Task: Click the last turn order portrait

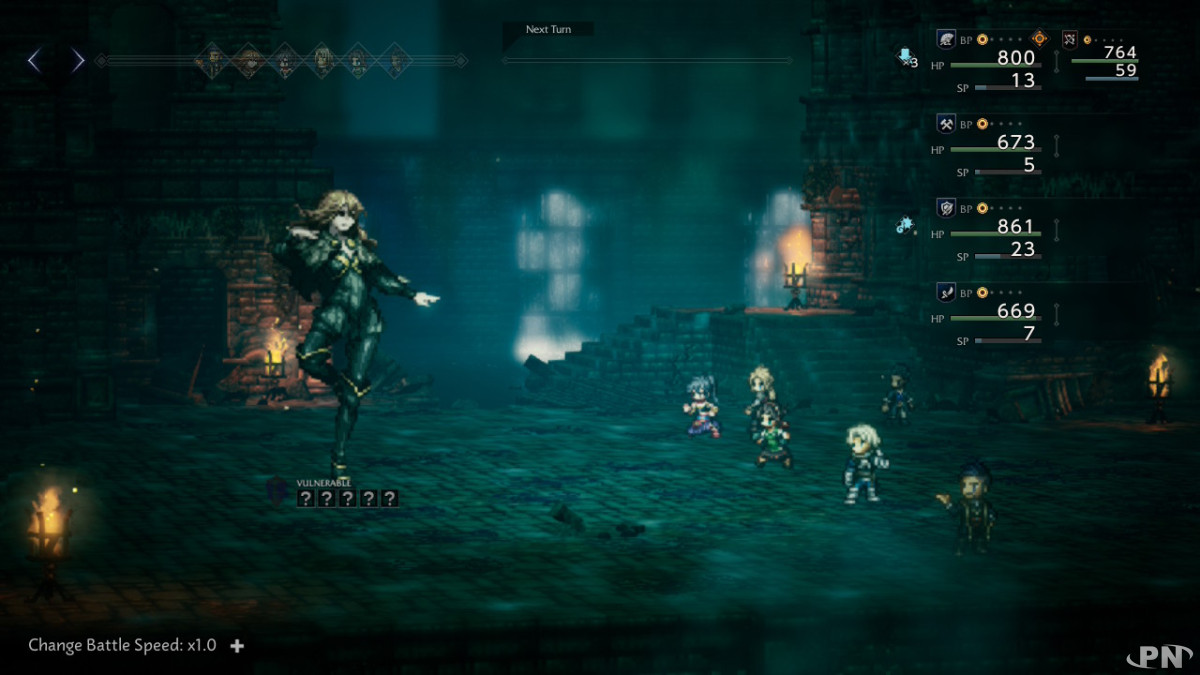Action: pyautogui.click(x=396, y=61)
